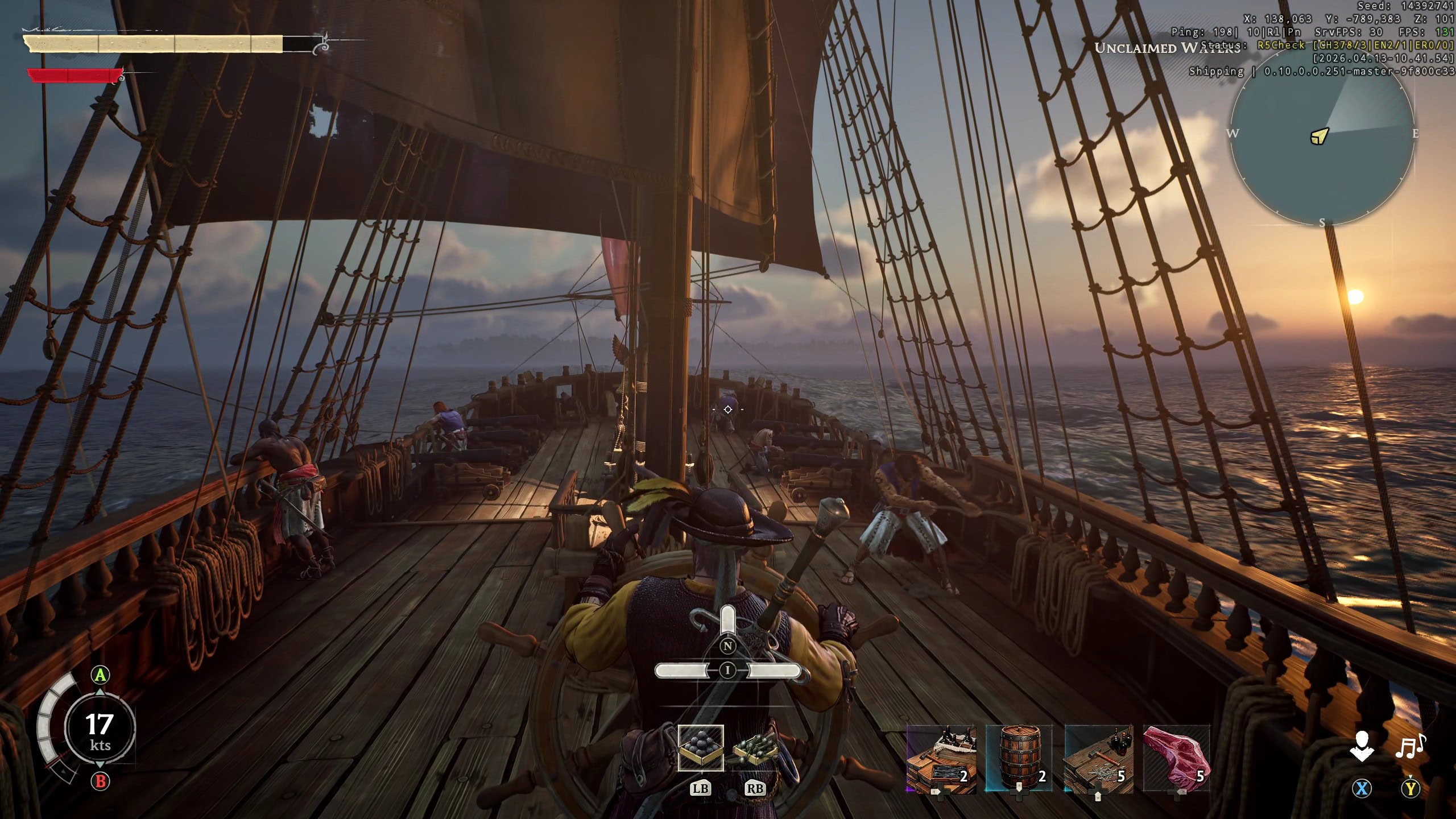Image resolution: width=1456 pixels, height=819 pixels.
Task: Select the round cannonball ammo slot
Action: click(x=701, y=747)
